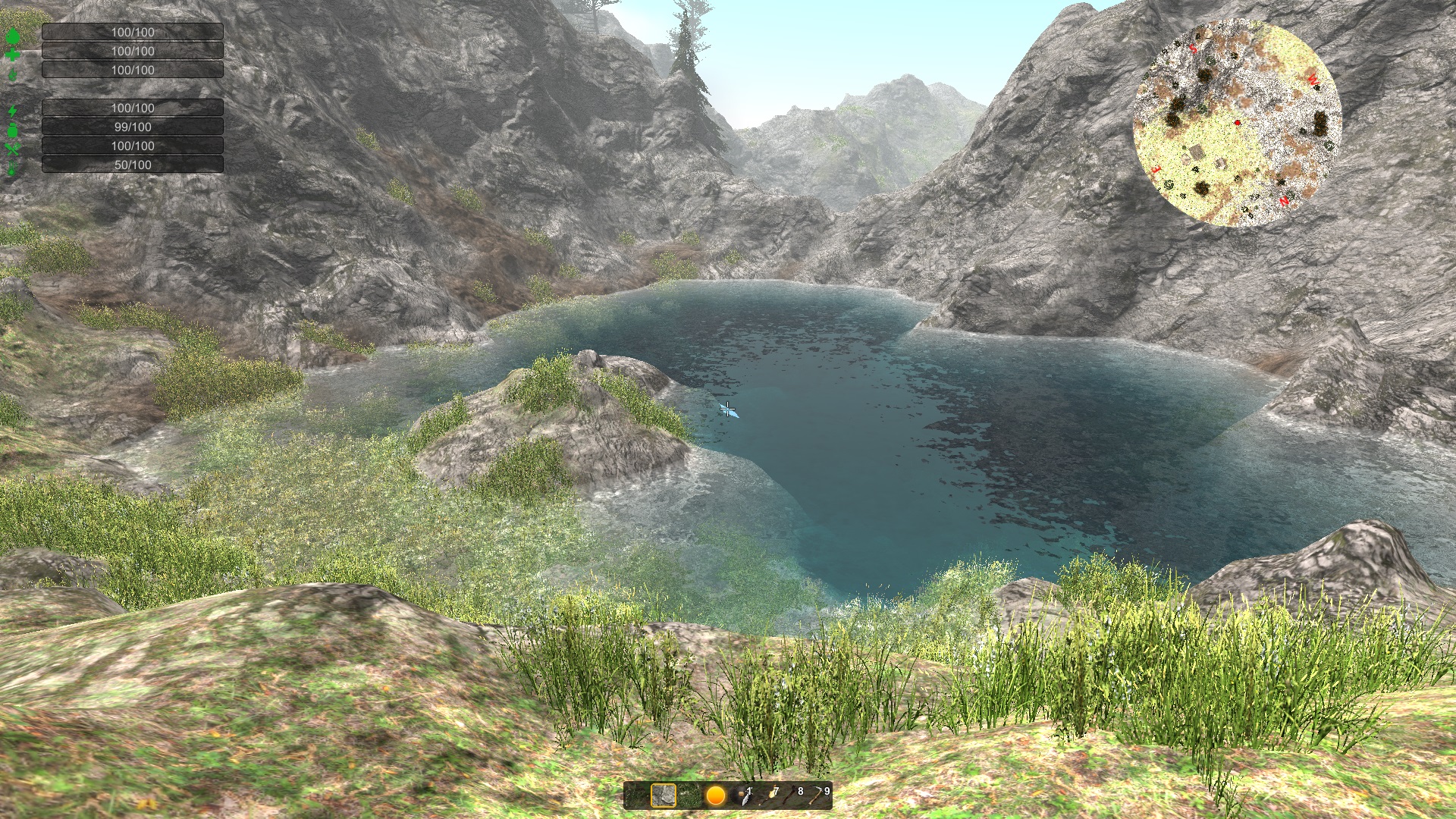Click the glowing orange orb in the hotbar

tap(716, 797)
